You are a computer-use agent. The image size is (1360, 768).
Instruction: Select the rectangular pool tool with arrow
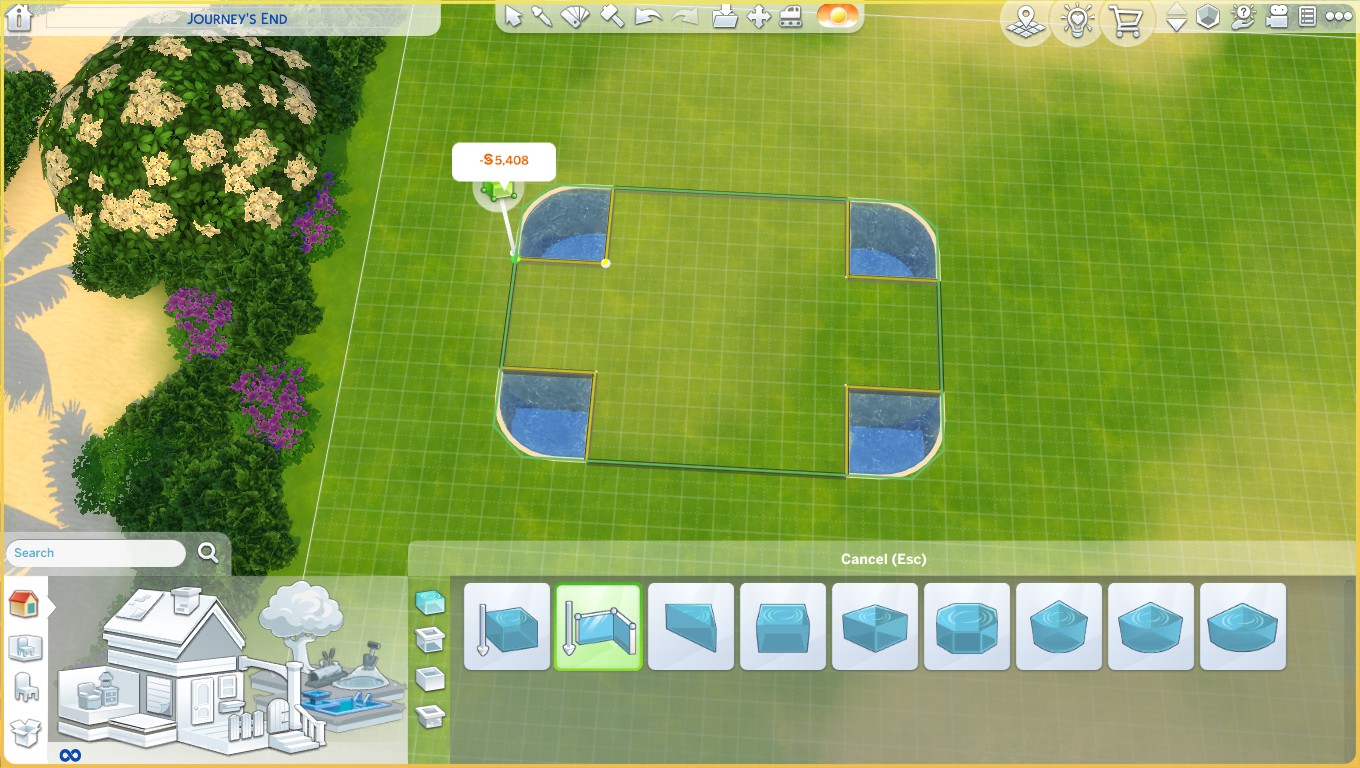[506, 627]
